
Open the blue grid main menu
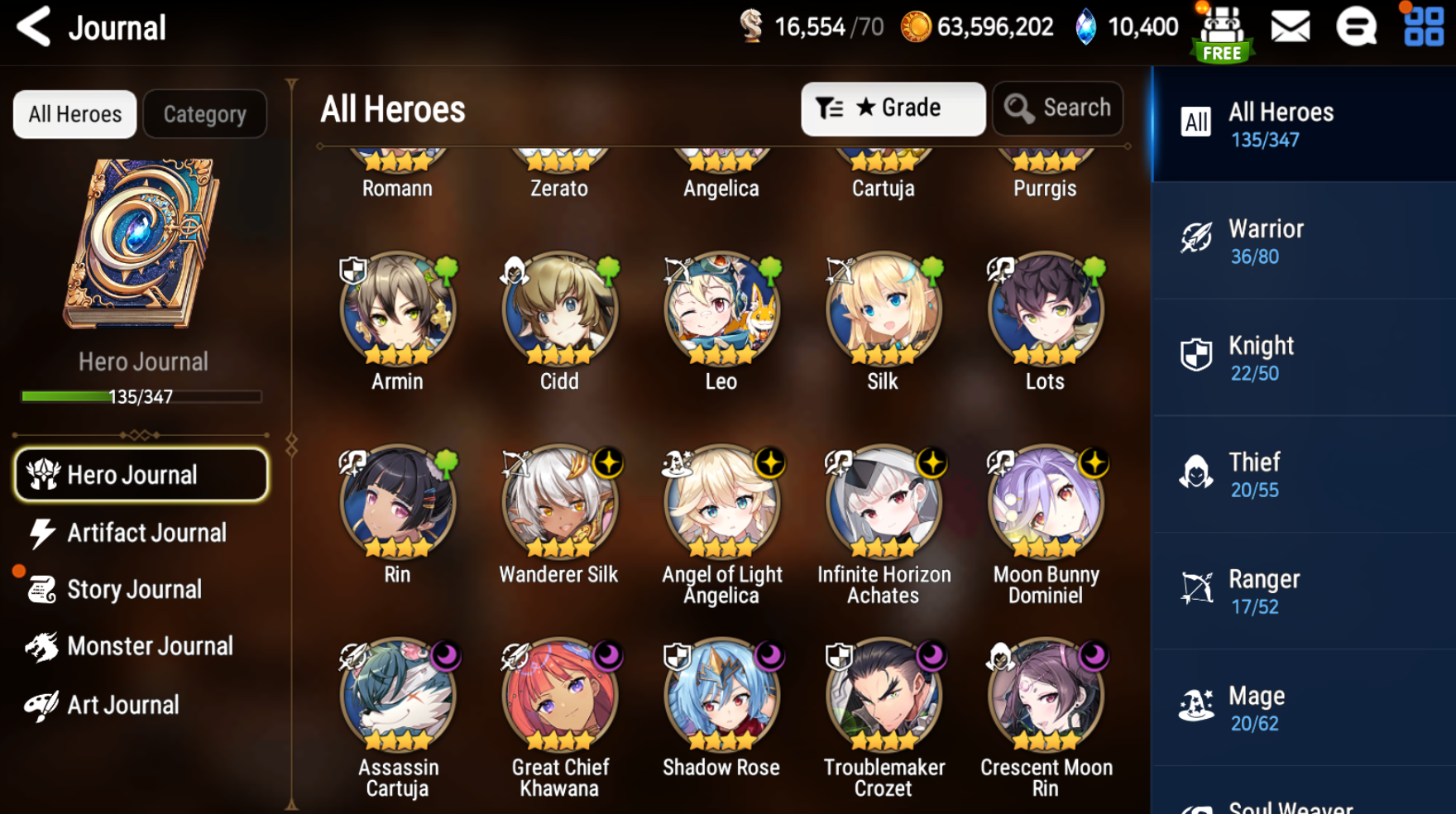click(x=1423, y=26)
